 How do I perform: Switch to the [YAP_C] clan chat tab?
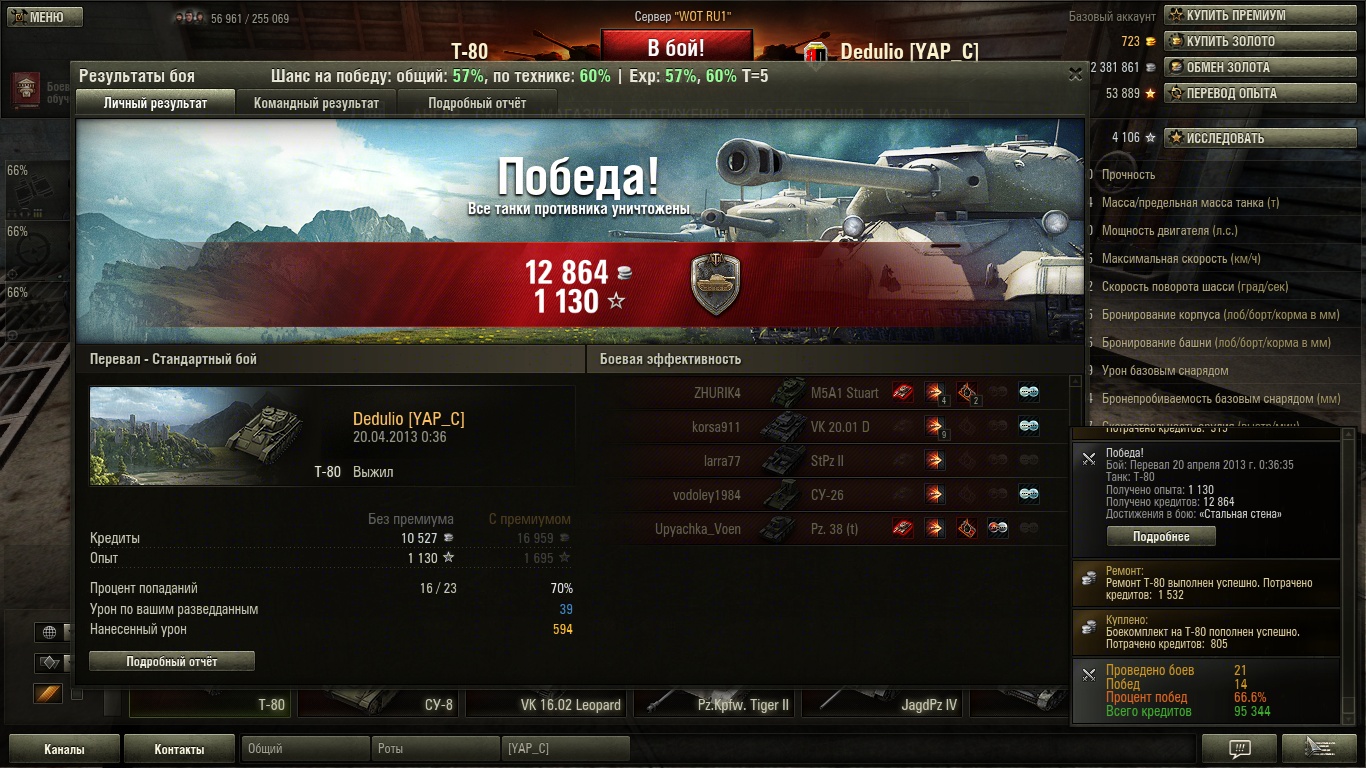tap(564, 749)
